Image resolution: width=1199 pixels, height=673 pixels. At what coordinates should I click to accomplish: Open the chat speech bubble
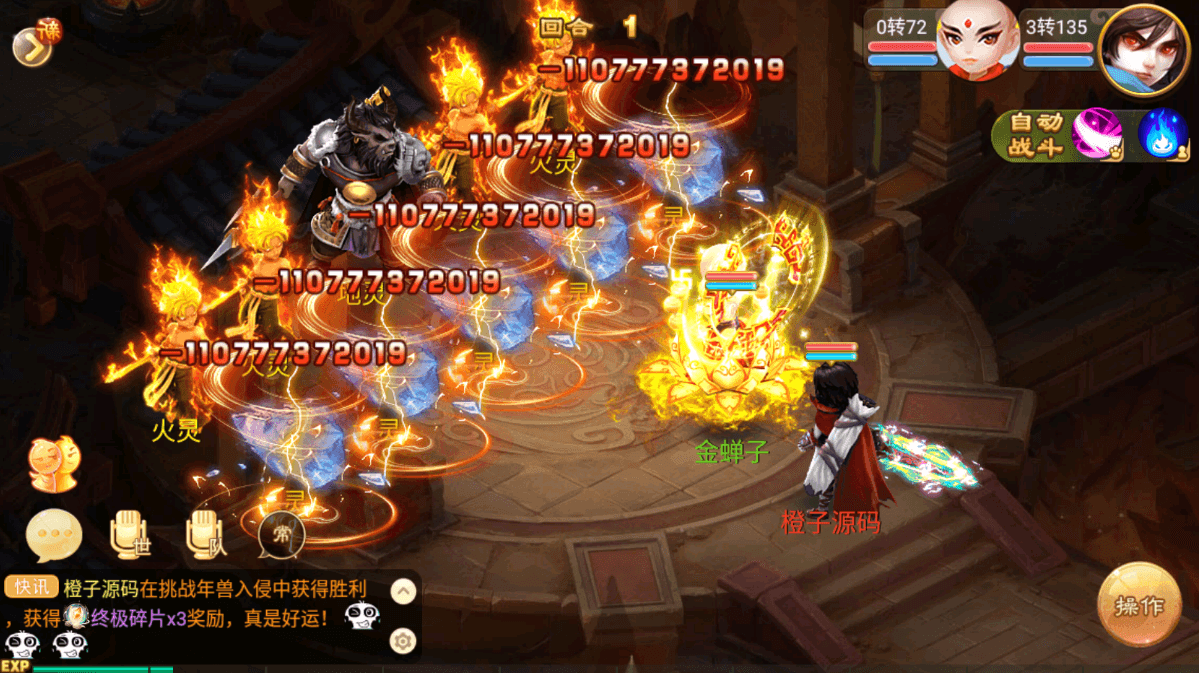(53, 535)
